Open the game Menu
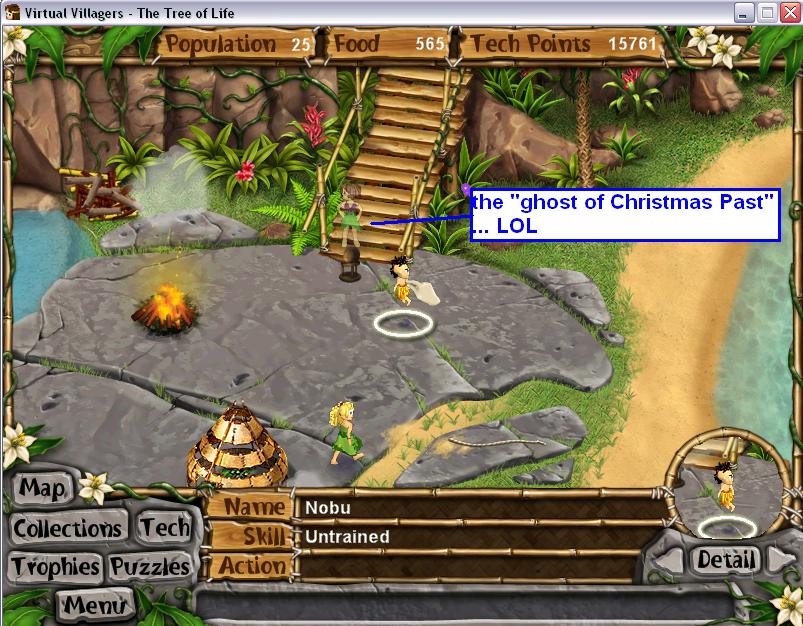This screenshot has width=803, height=626. click(x=95, y=604)
